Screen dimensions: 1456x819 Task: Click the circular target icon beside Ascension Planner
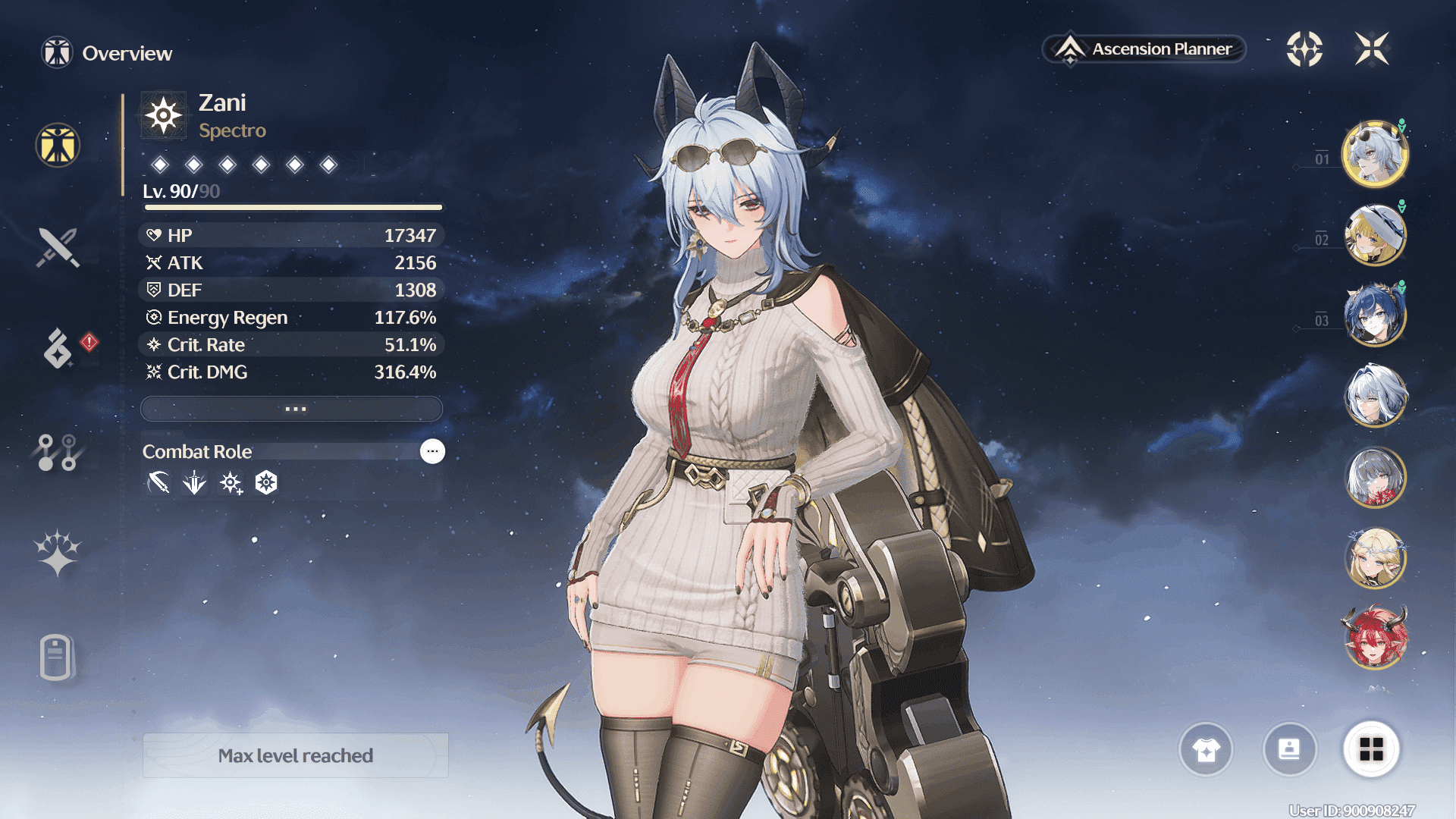click(1304, 49)
